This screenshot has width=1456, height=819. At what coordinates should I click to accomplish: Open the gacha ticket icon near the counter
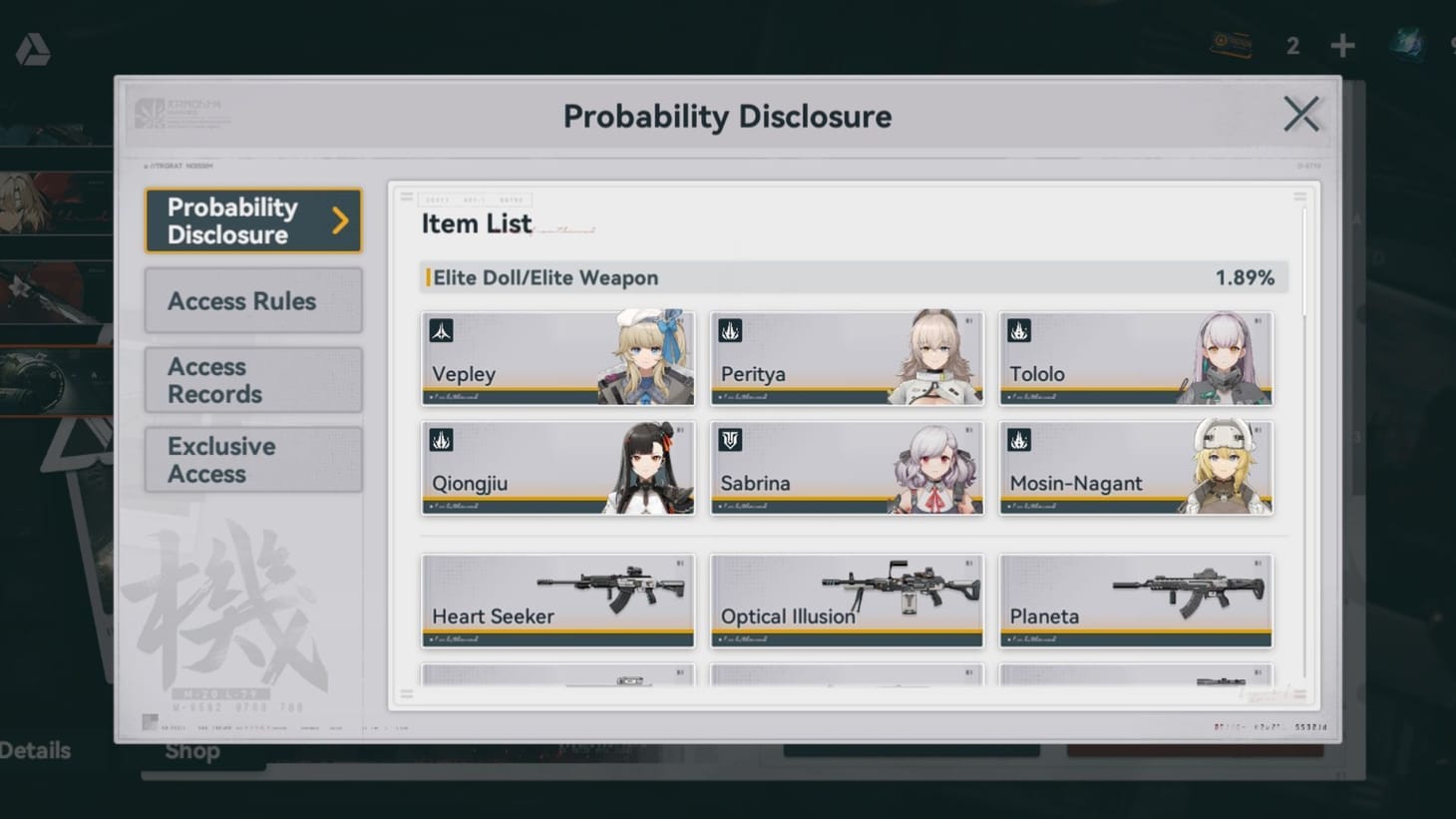tap(1230, 45)
